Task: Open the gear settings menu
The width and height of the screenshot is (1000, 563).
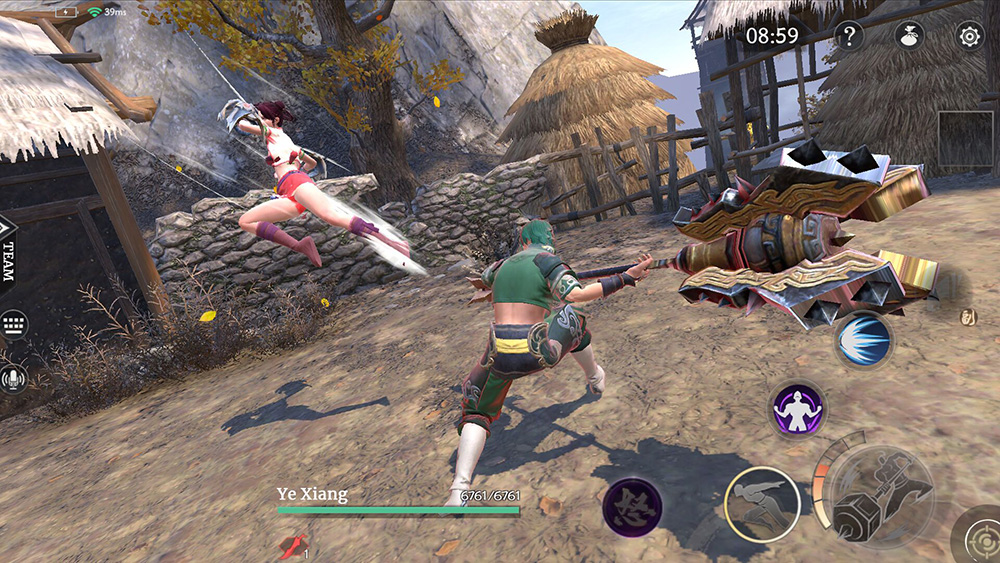Action: (969, 37)
